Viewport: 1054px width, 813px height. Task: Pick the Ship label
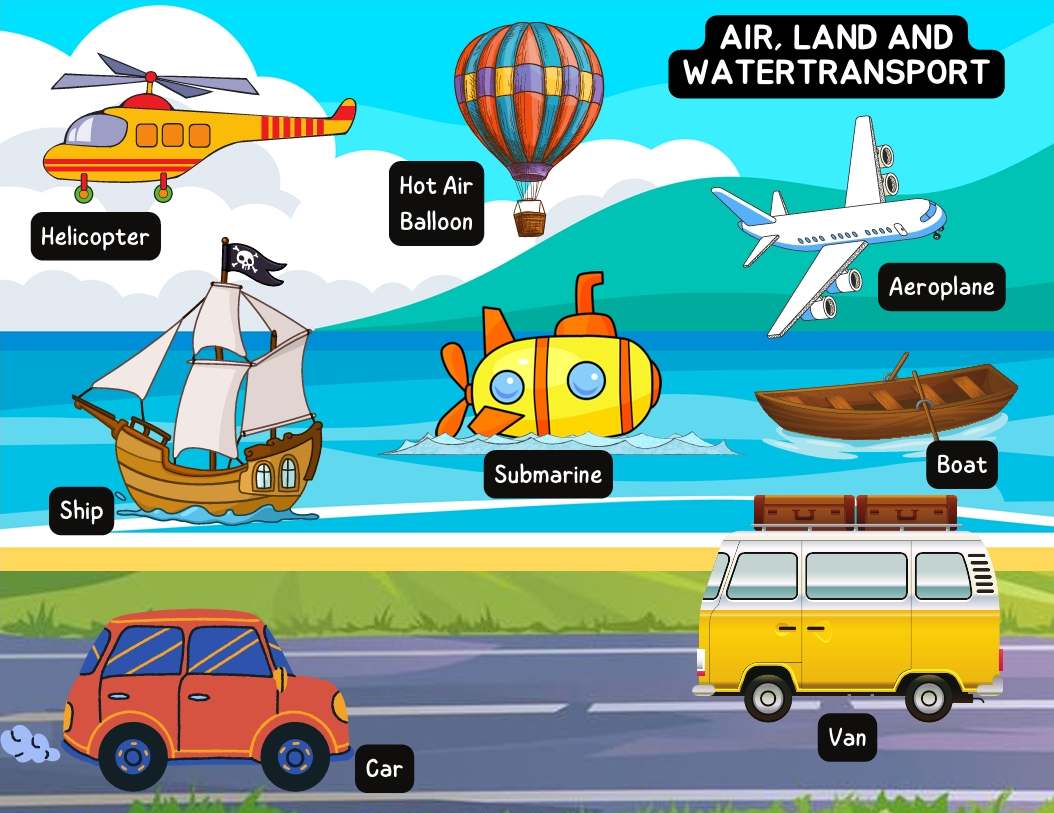point(81,511)
